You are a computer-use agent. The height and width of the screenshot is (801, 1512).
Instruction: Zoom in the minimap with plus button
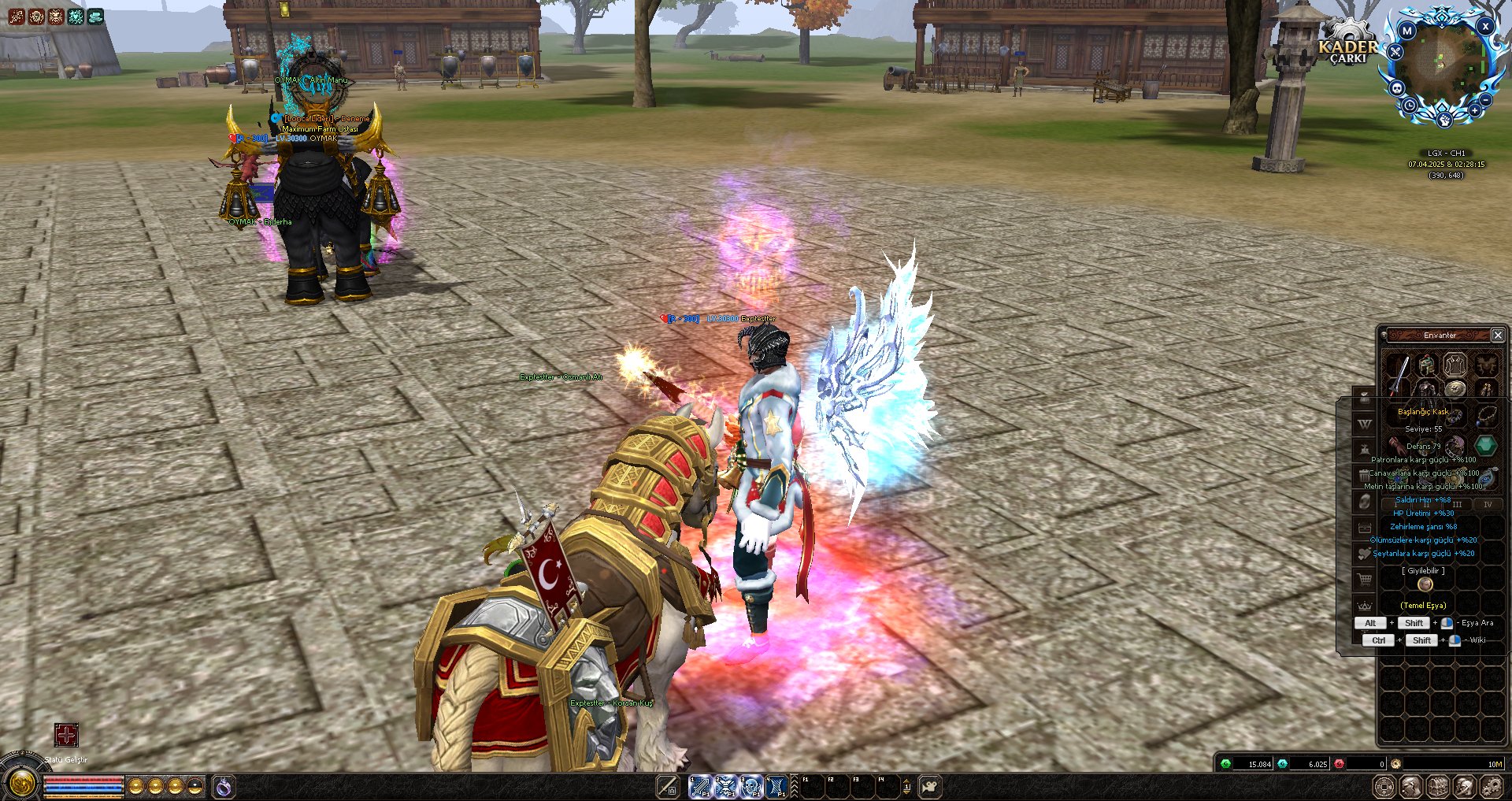click(1473, 110)
